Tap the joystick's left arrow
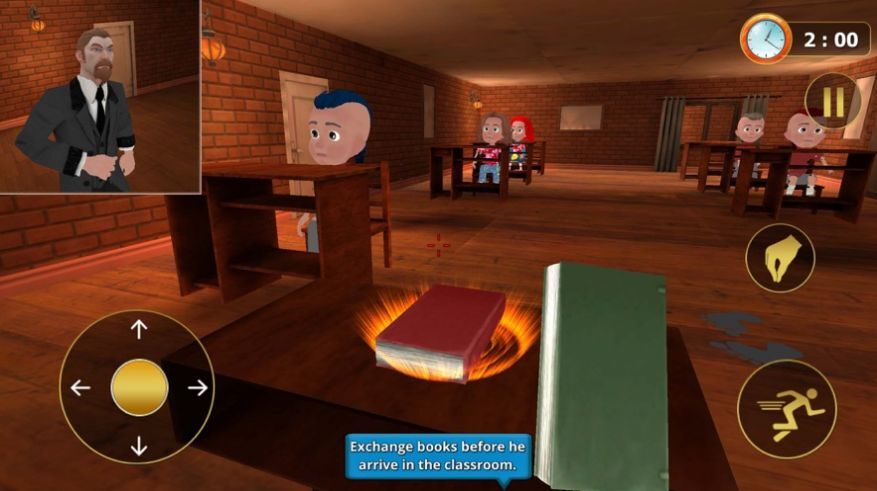Viewport: 877px width, 491px height. pos(80,388)
